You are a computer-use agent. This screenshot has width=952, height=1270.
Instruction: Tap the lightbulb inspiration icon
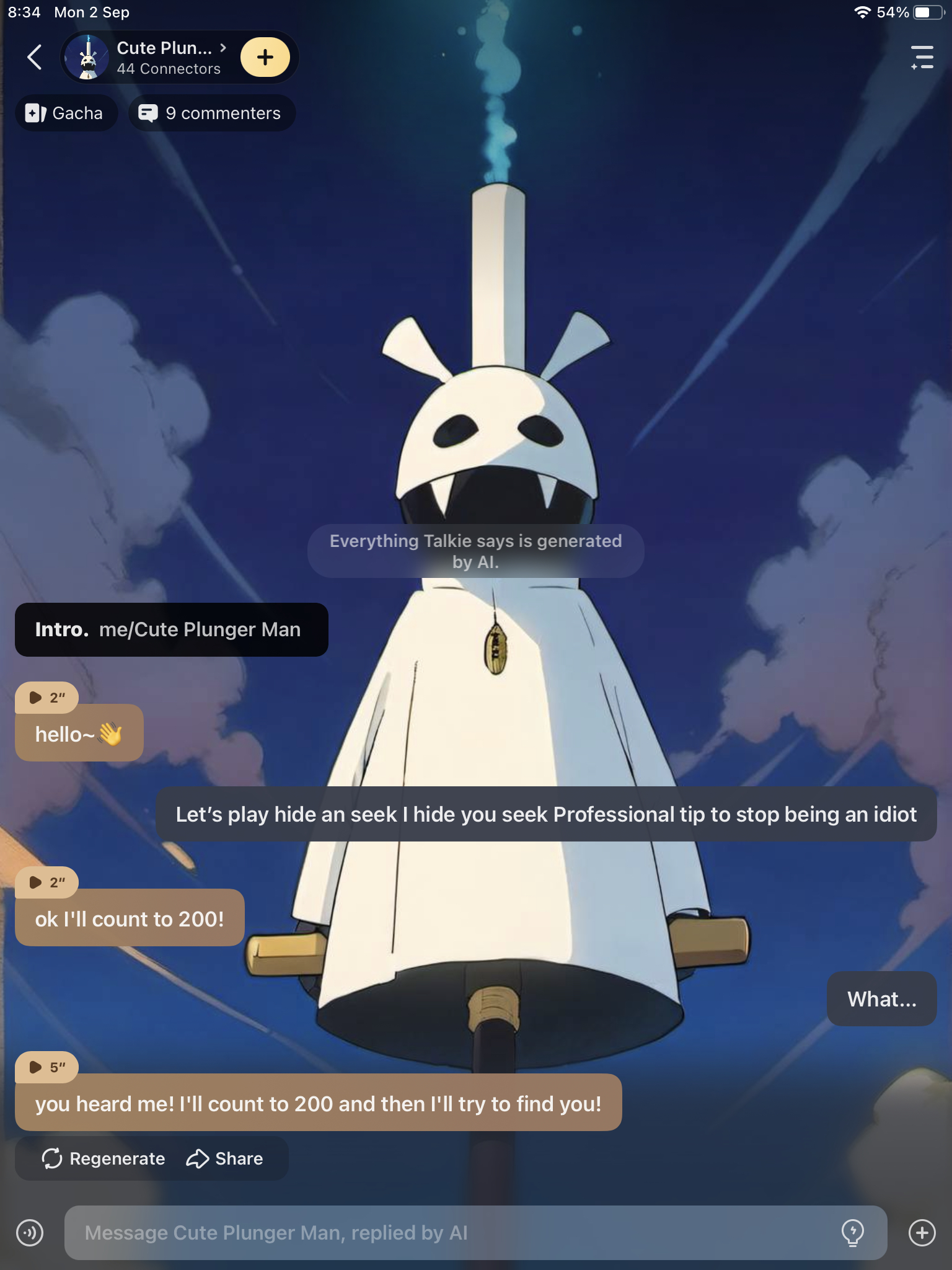[853, 1233]
